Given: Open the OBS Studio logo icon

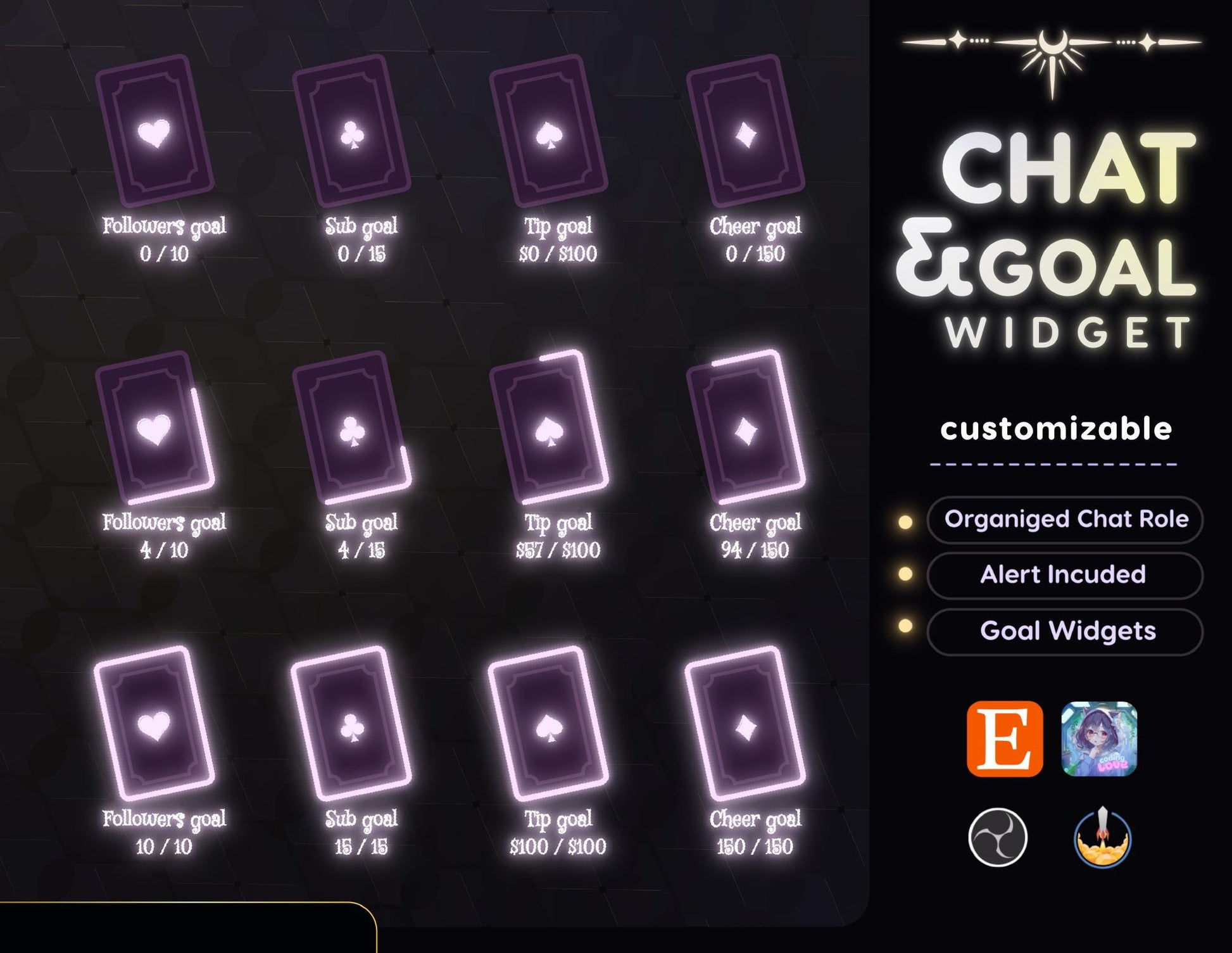Looking at the screenshot, I should [x=998, y=837].
